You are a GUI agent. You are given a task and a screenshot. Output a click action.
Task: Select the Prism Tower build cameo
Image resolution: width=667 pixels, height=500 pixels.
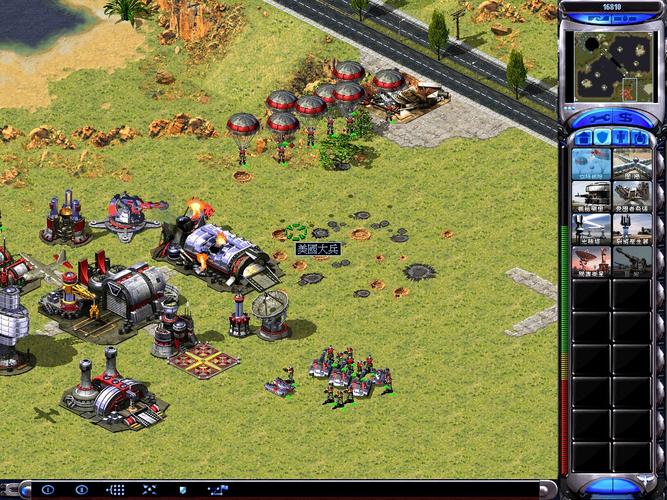(x=591, y=229)
